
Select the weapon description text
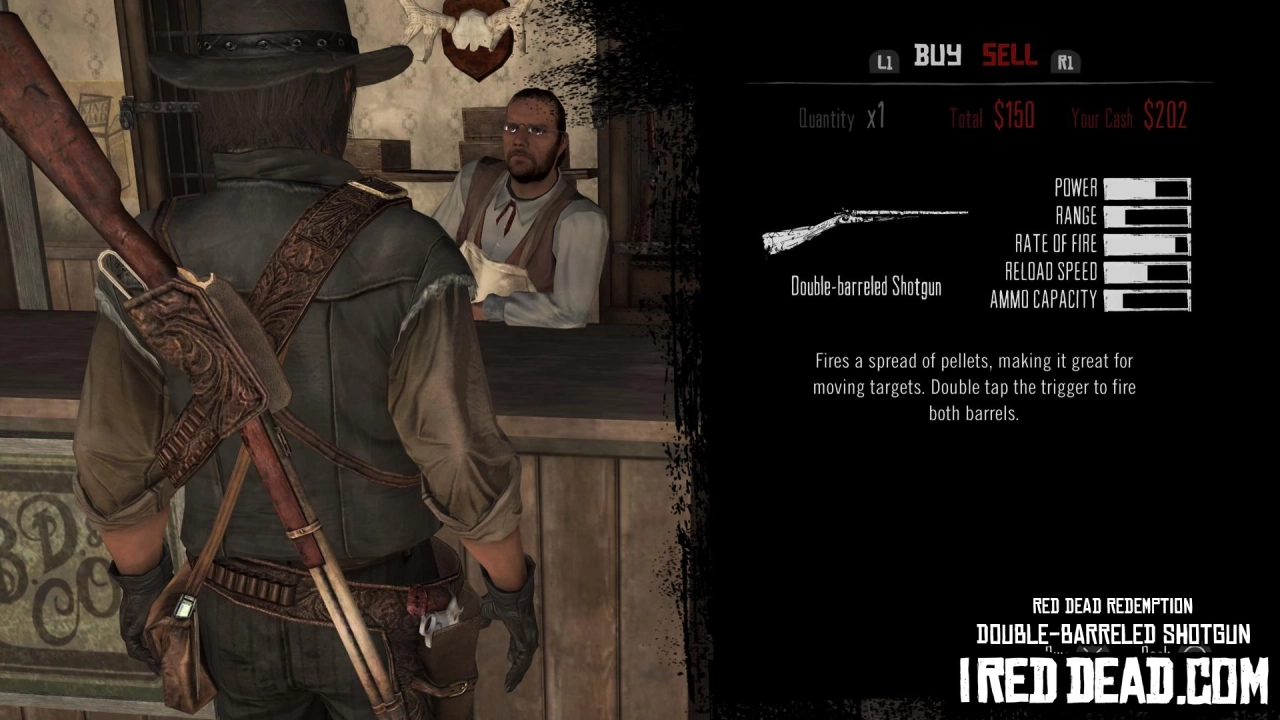point(975,388)
